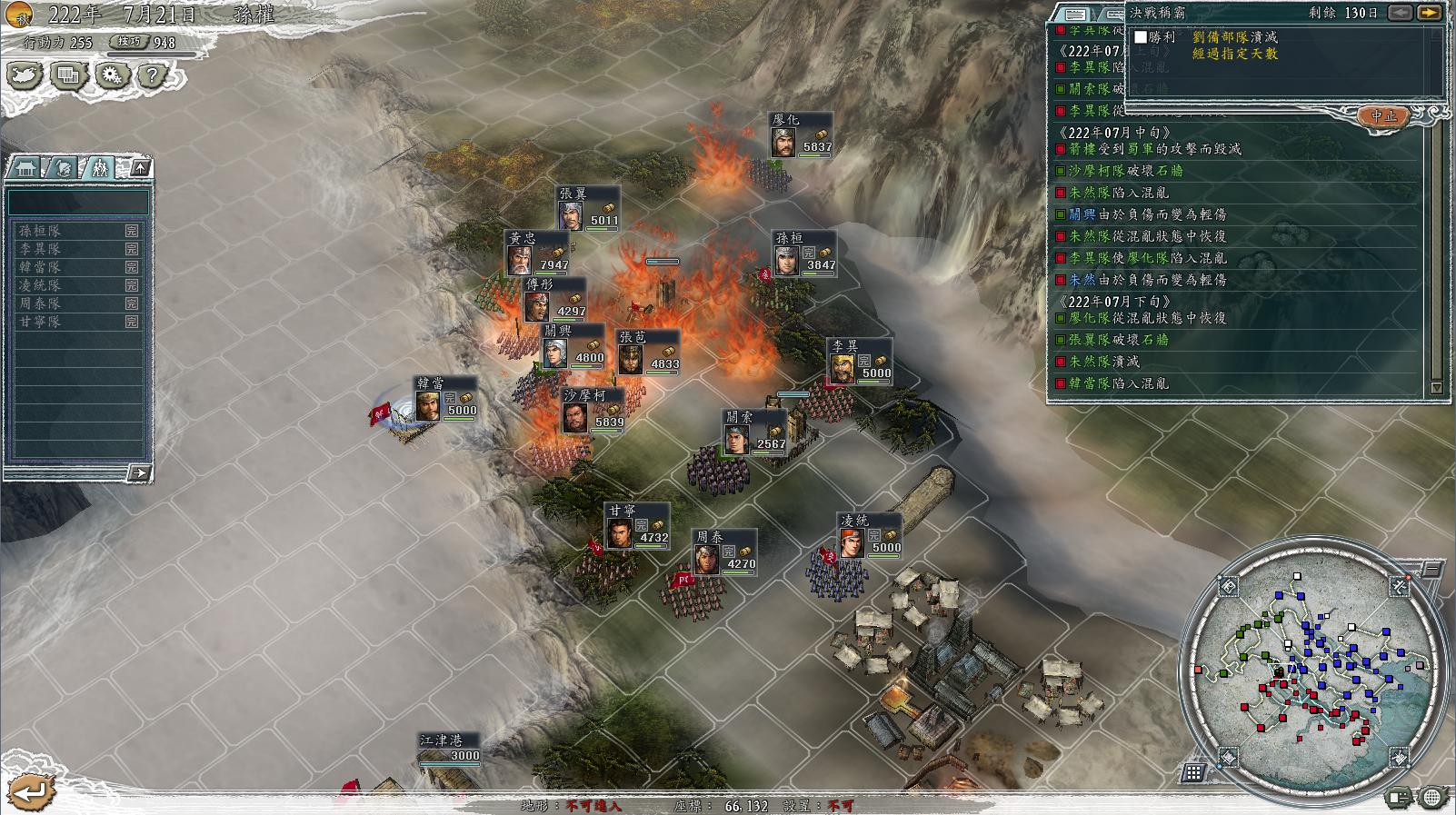
Task: Switch to the city building tab
Action: [26, 168]
